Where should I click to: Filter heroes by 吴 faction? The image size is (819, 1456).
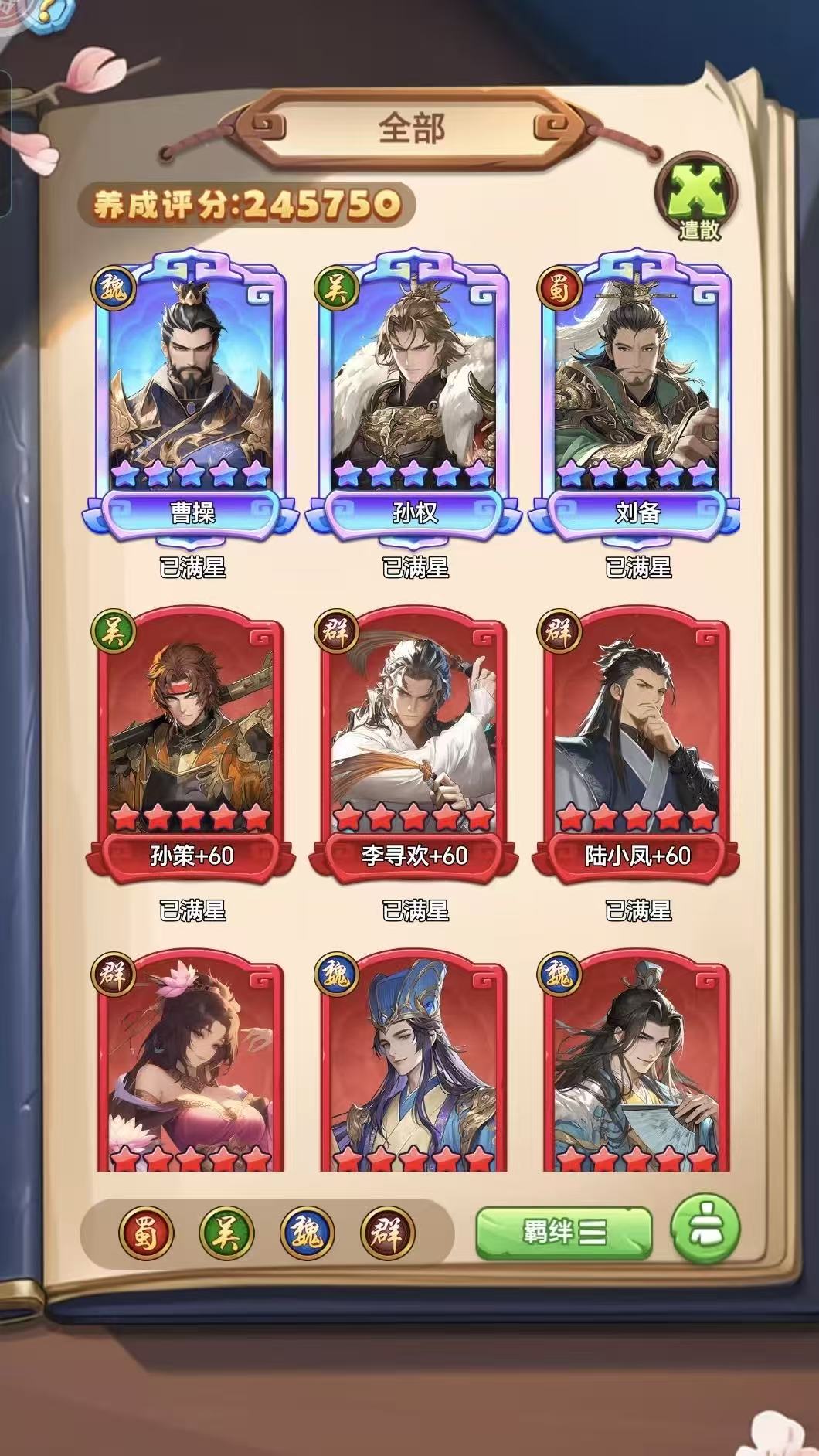[x=227, y=1233]
